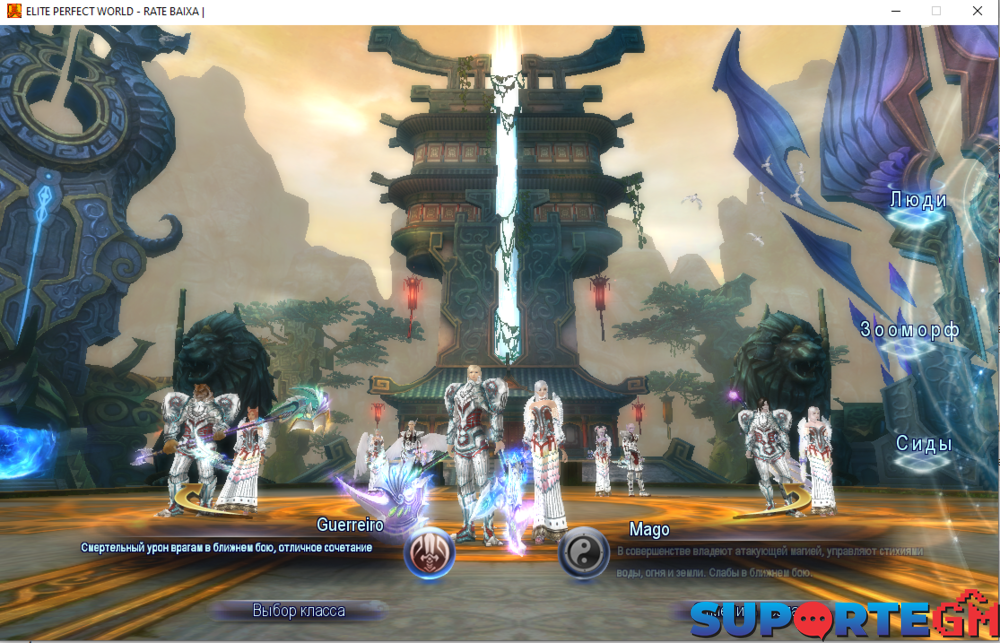Choose the Mago yin-yang class icon
The image size is (1000, 643).
(x=584, y=553)
